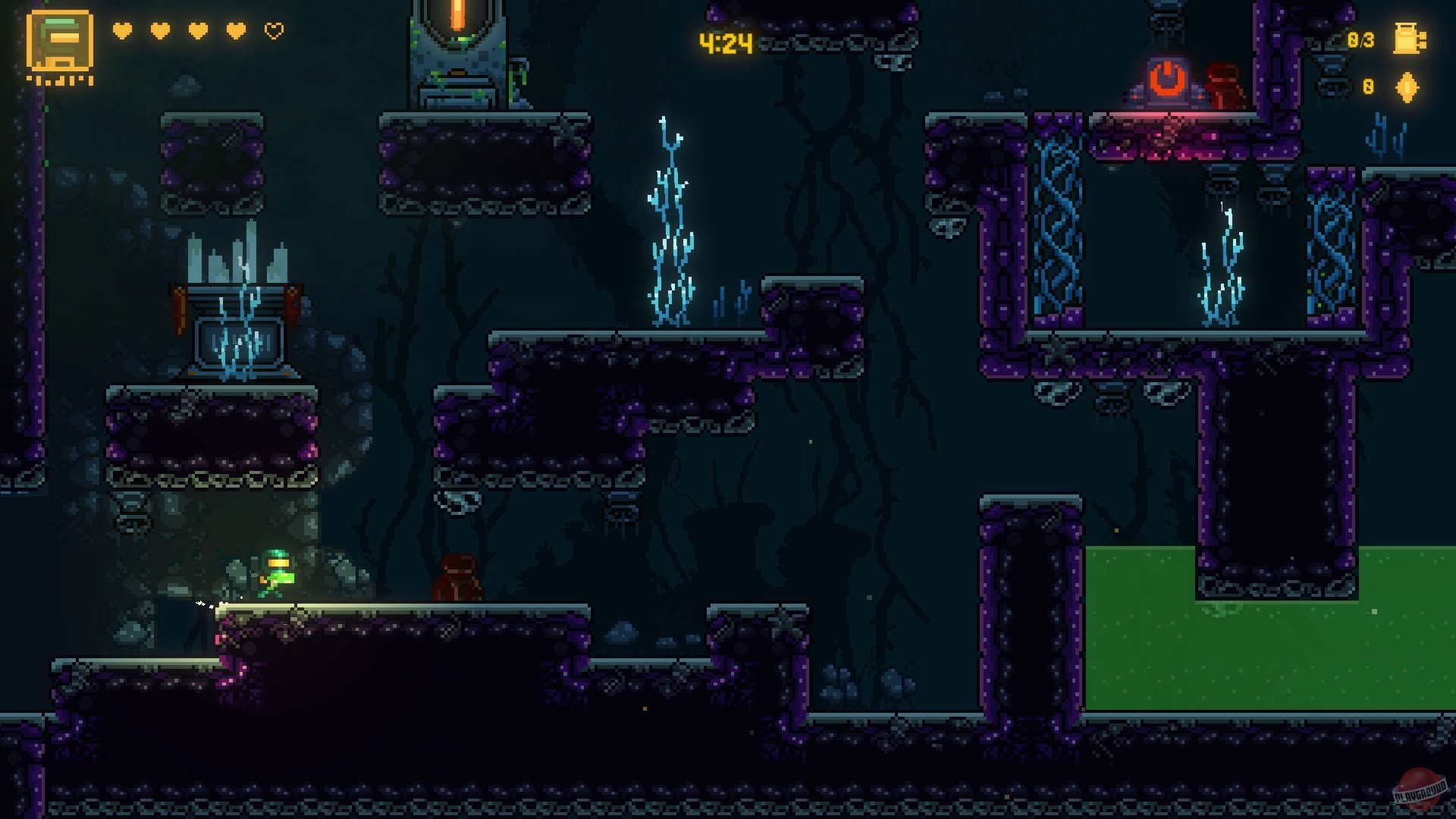Click the yellow gem currency icon
Screen dimensions: 1456x819
pyautogui.click(x=1407, y=87)
